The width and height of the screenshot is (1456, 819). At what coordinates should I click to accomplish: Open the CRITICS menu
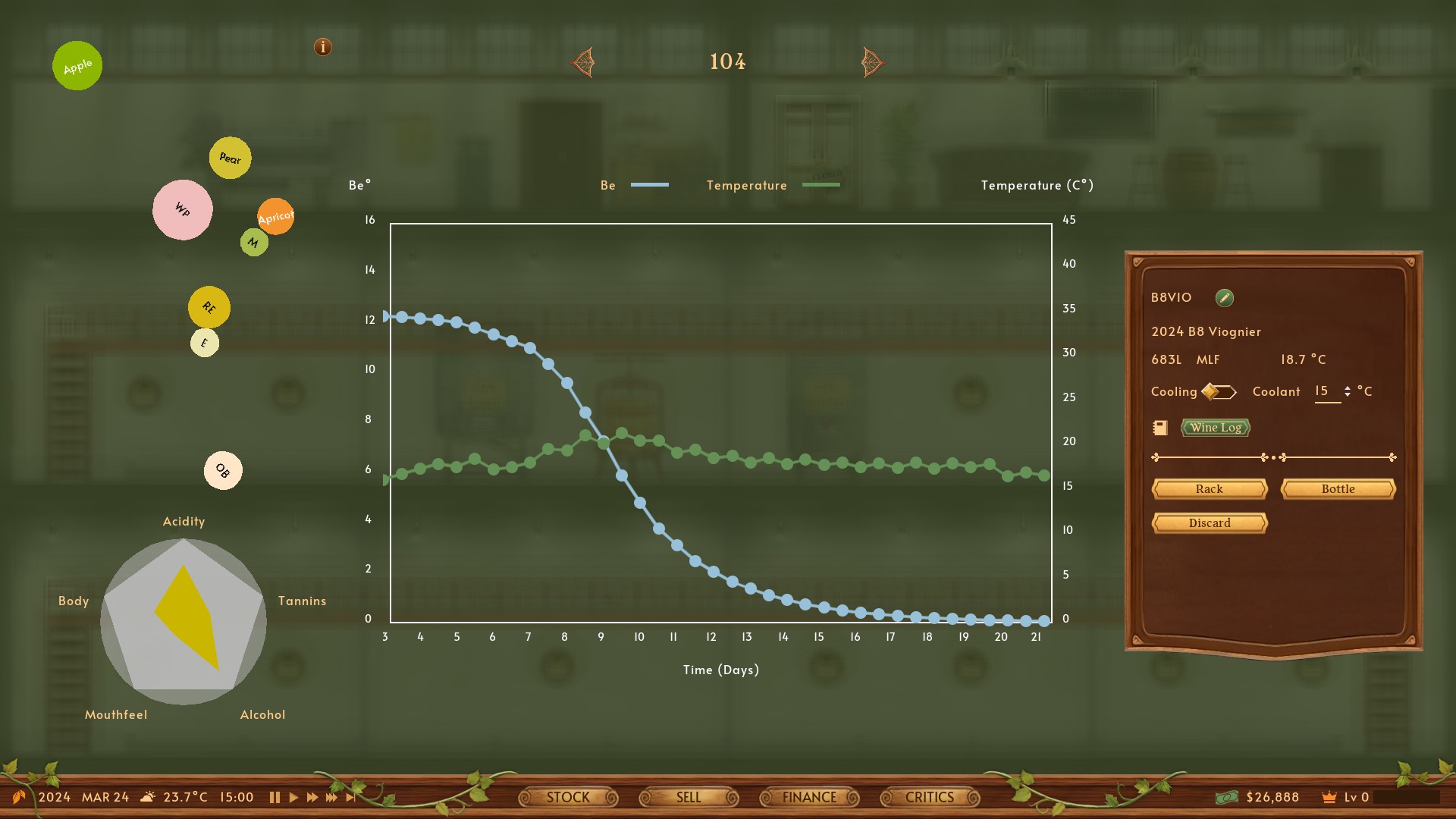(x=930, y=797)
